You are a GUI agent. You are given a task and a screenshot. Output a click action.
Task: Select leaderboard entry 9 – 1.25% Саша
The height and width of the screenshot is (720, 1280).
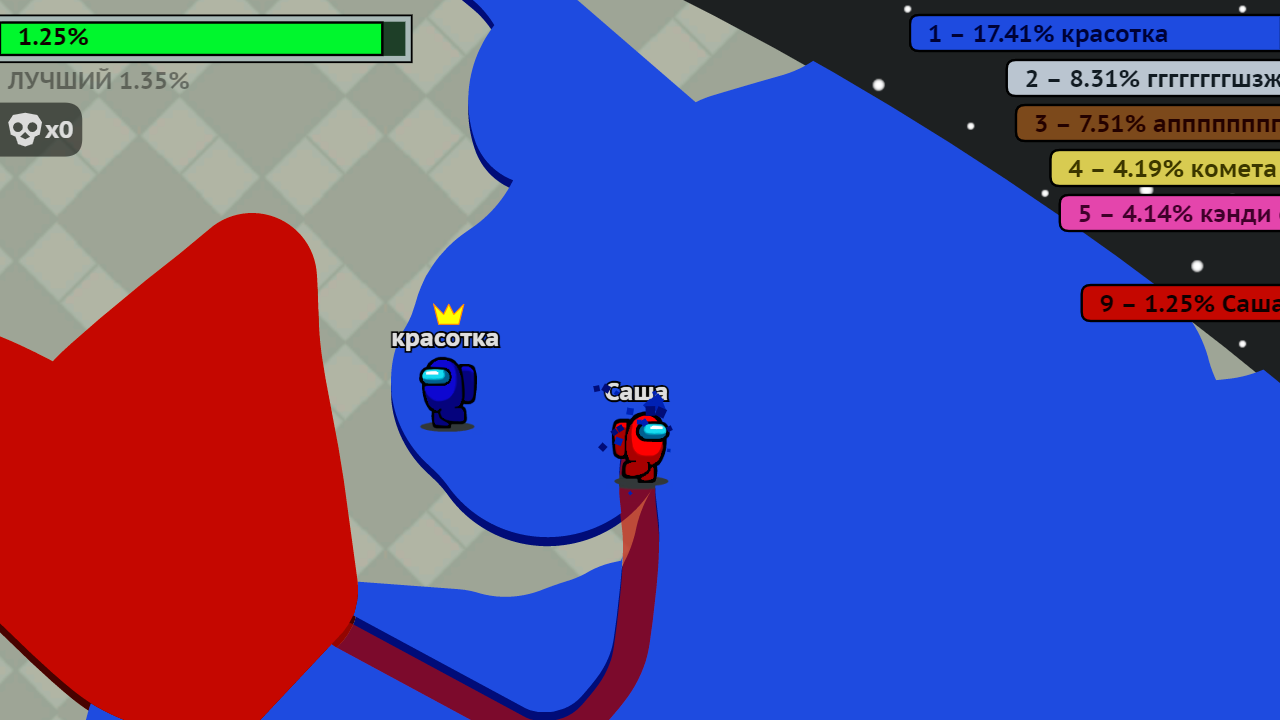point(1180,303)
